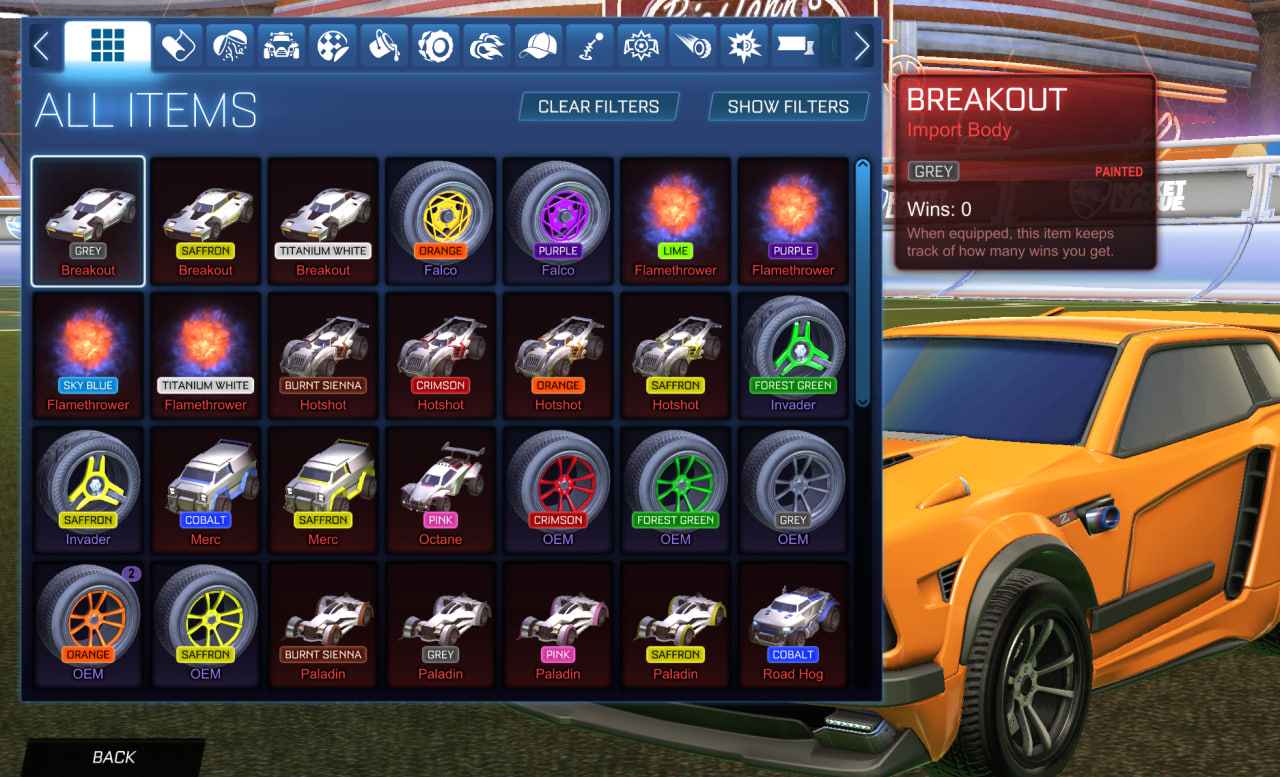Select the car Bodies category icon
Image resolution: width=1280 pixels, height=777 pixels.
pos(282,45)
